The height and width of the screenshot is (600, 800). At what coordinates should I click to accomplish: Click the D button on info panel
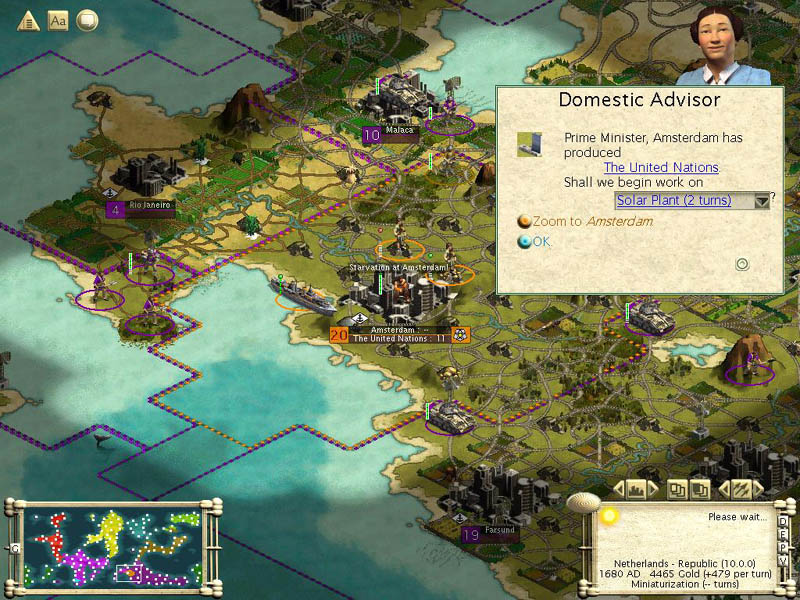(782, 521)
